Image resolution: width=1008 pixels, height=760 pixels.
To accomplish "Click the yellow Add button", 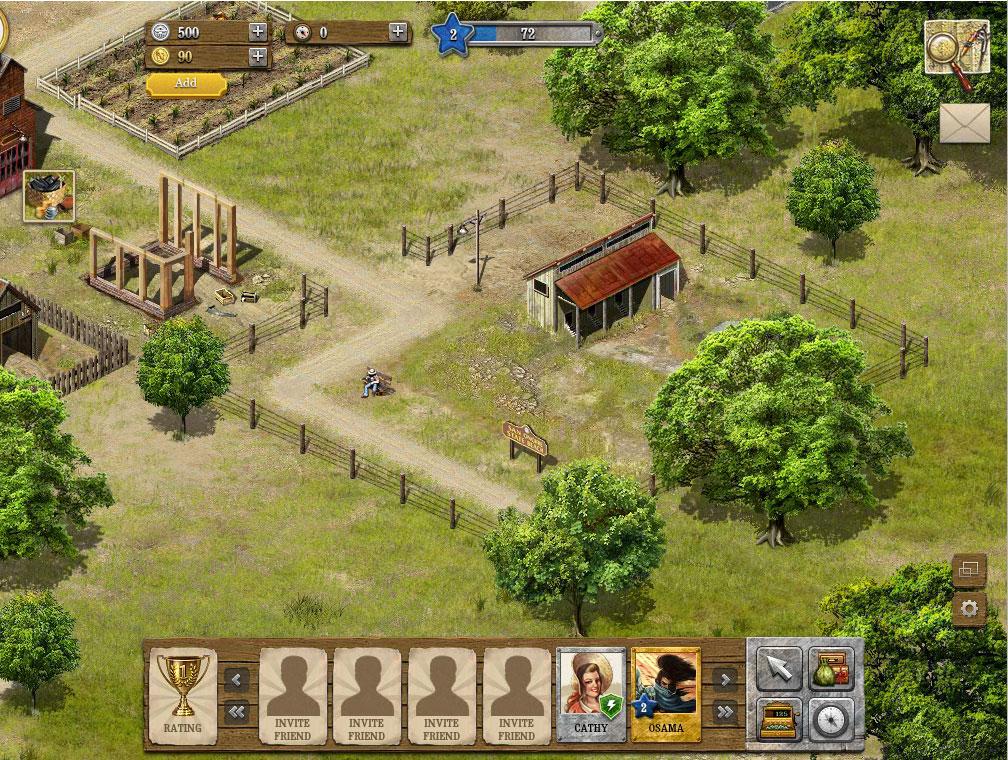I will tap(186, 84).
